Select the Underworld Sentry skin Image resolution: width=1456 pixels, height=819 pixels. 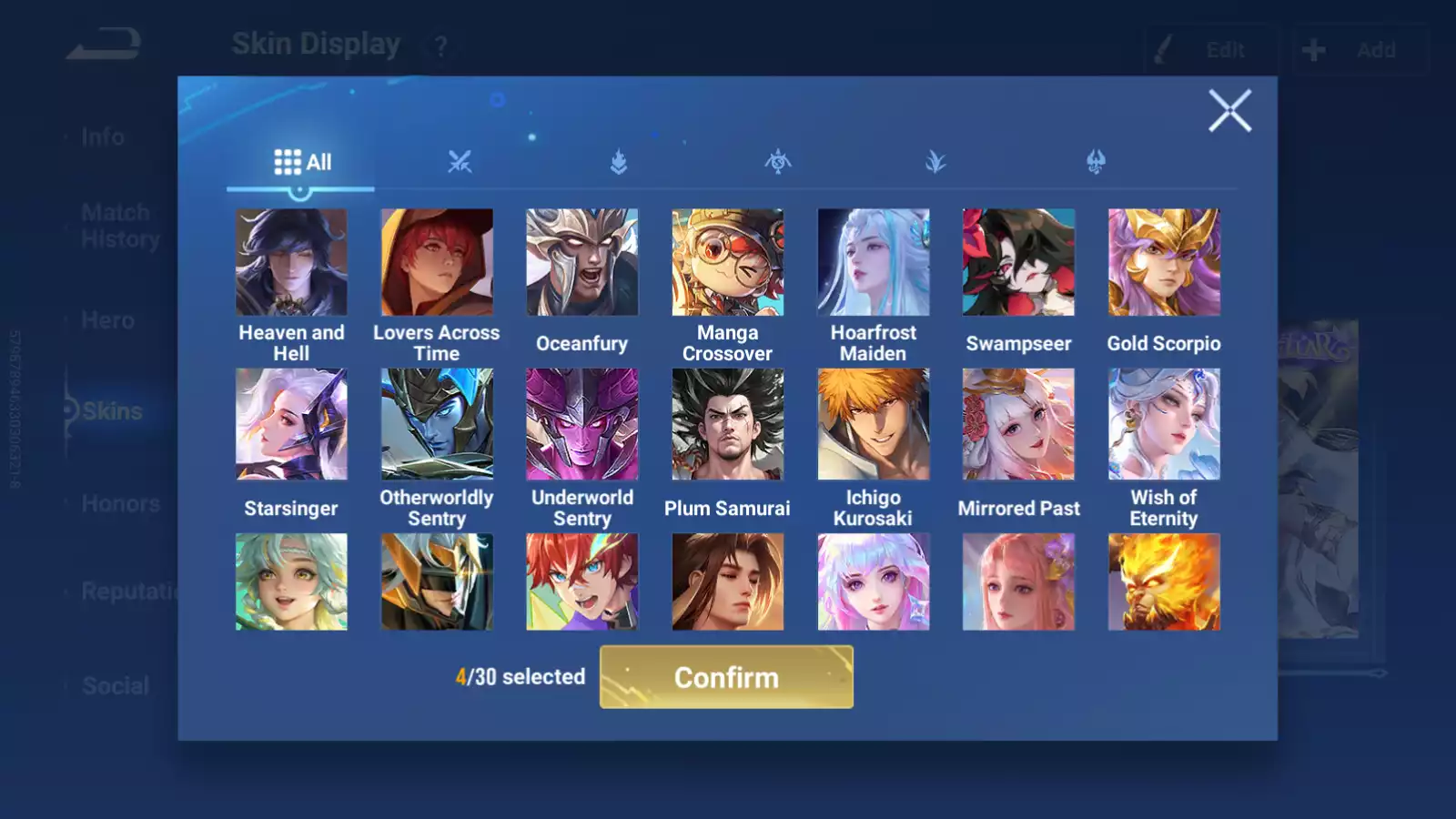[x=582, y=424]
